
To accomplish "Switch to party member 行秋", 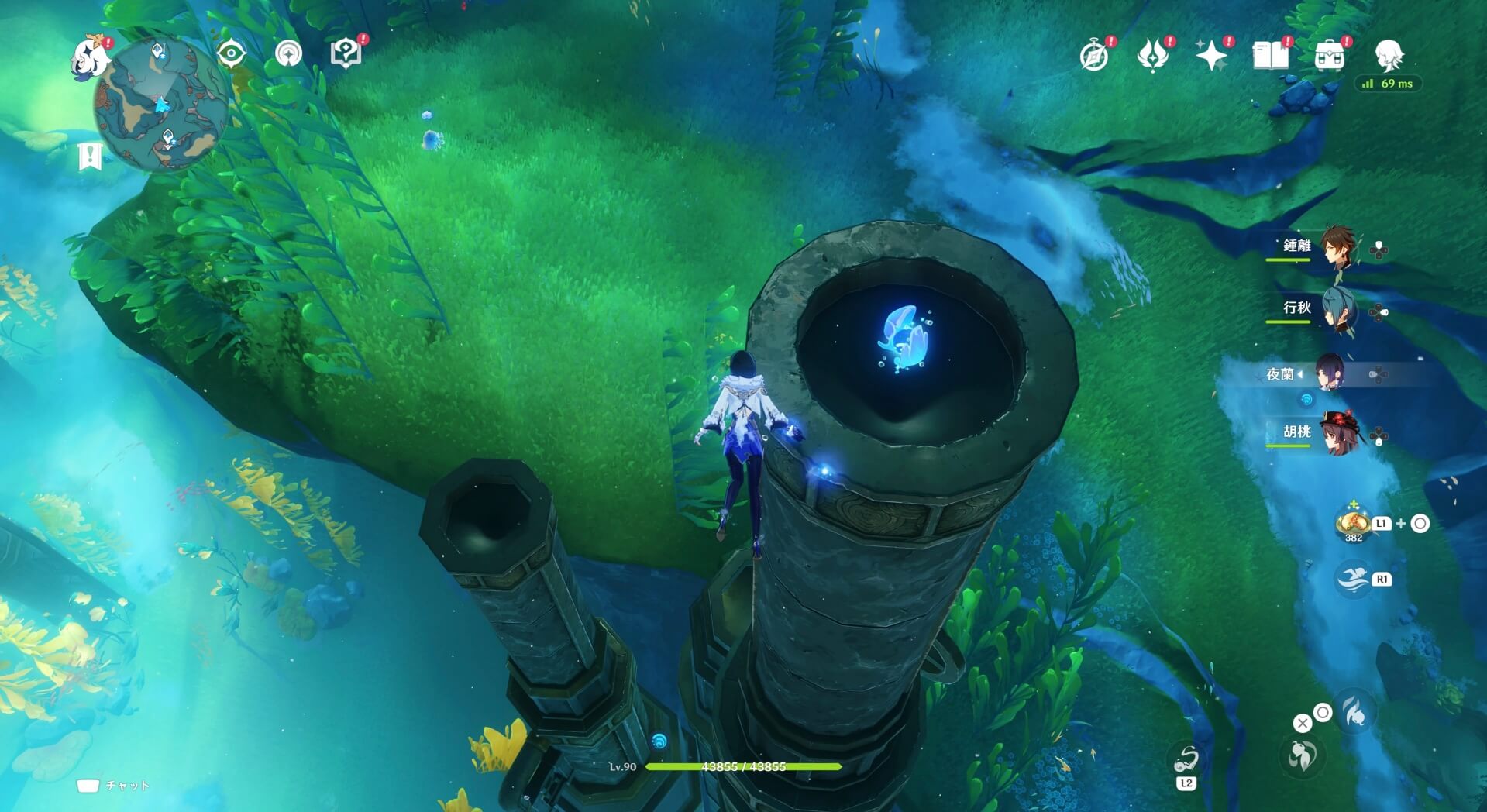I will (x=1336, y=309).
